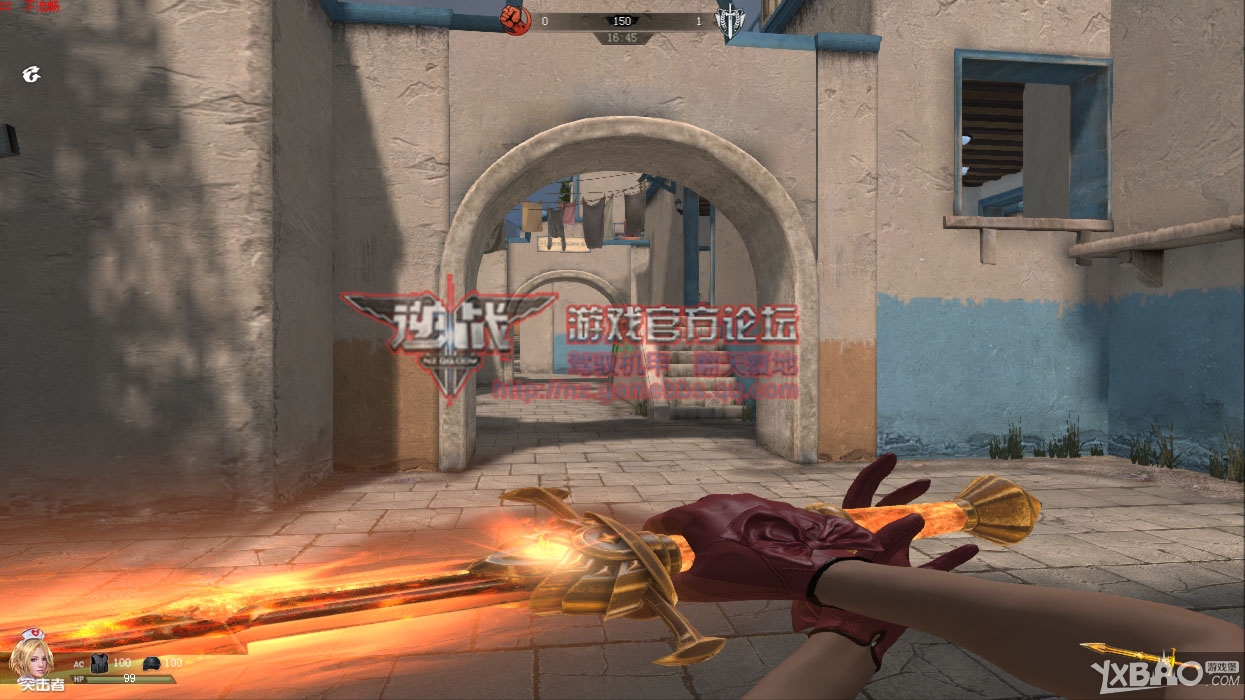Click the red fist team emblem
Screen dimensions: 1245x700
(516, 20)
